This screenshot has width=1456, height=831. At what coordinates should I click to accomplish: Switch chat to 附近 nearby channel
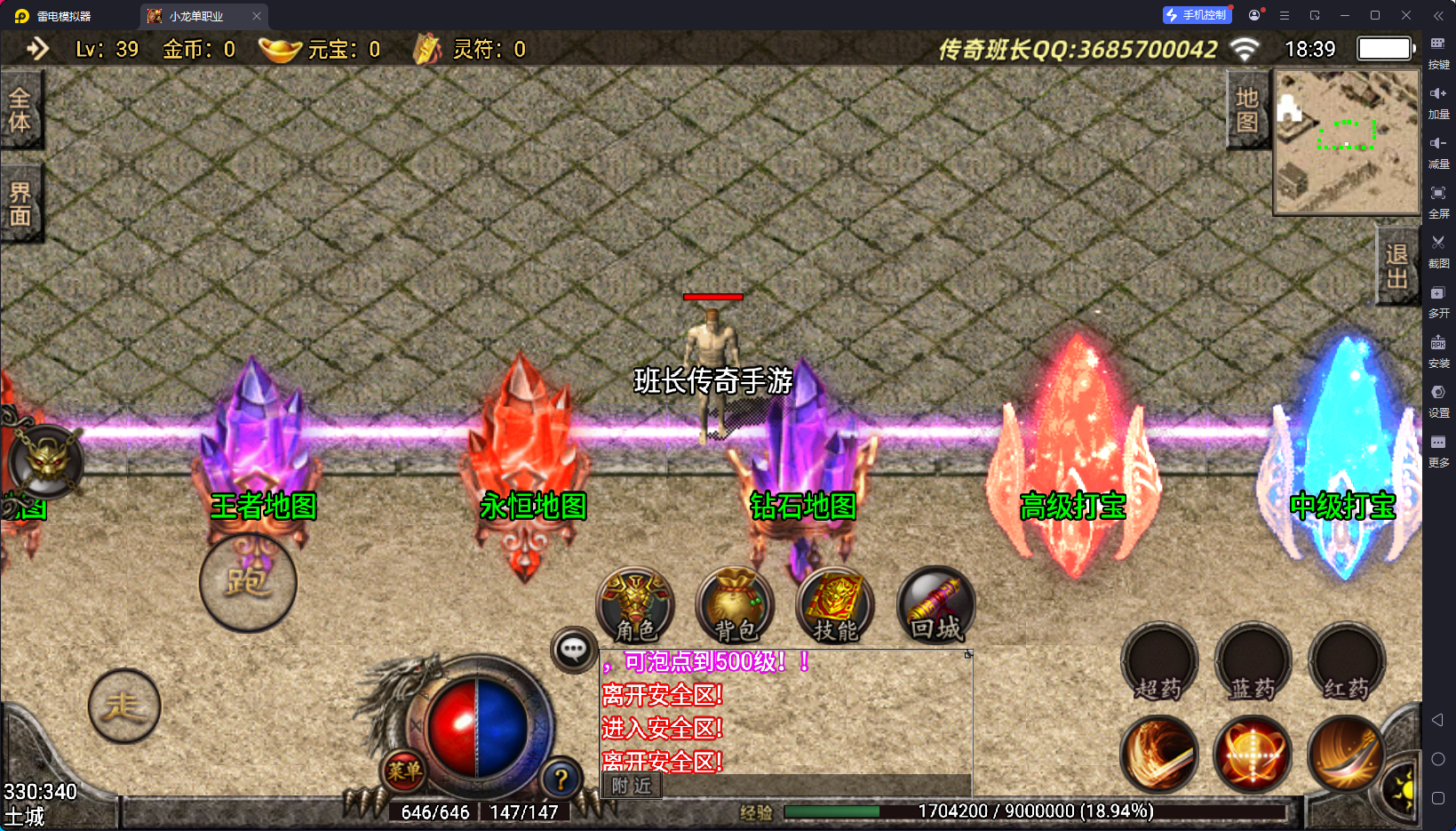pyautogui.click(x=632, y=786)
